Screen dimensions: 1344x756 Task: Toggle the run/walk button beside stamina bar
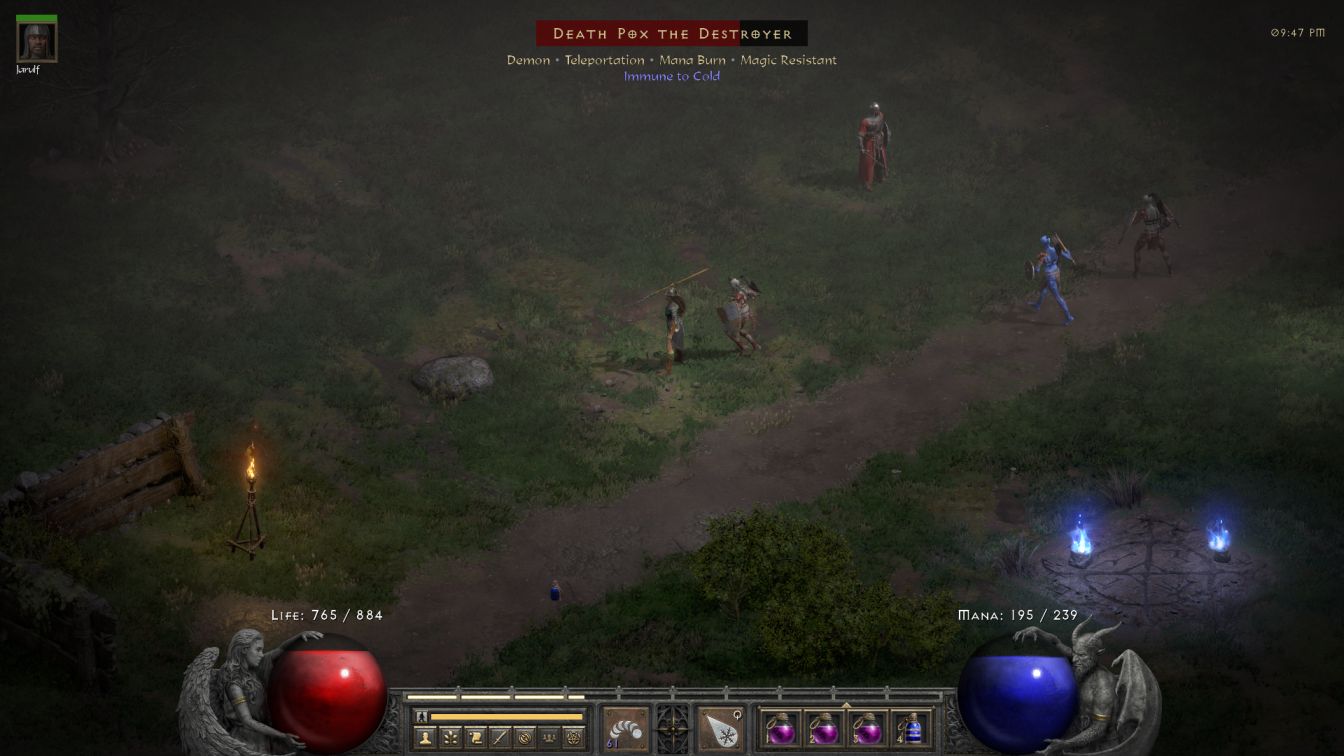[421, 716]
